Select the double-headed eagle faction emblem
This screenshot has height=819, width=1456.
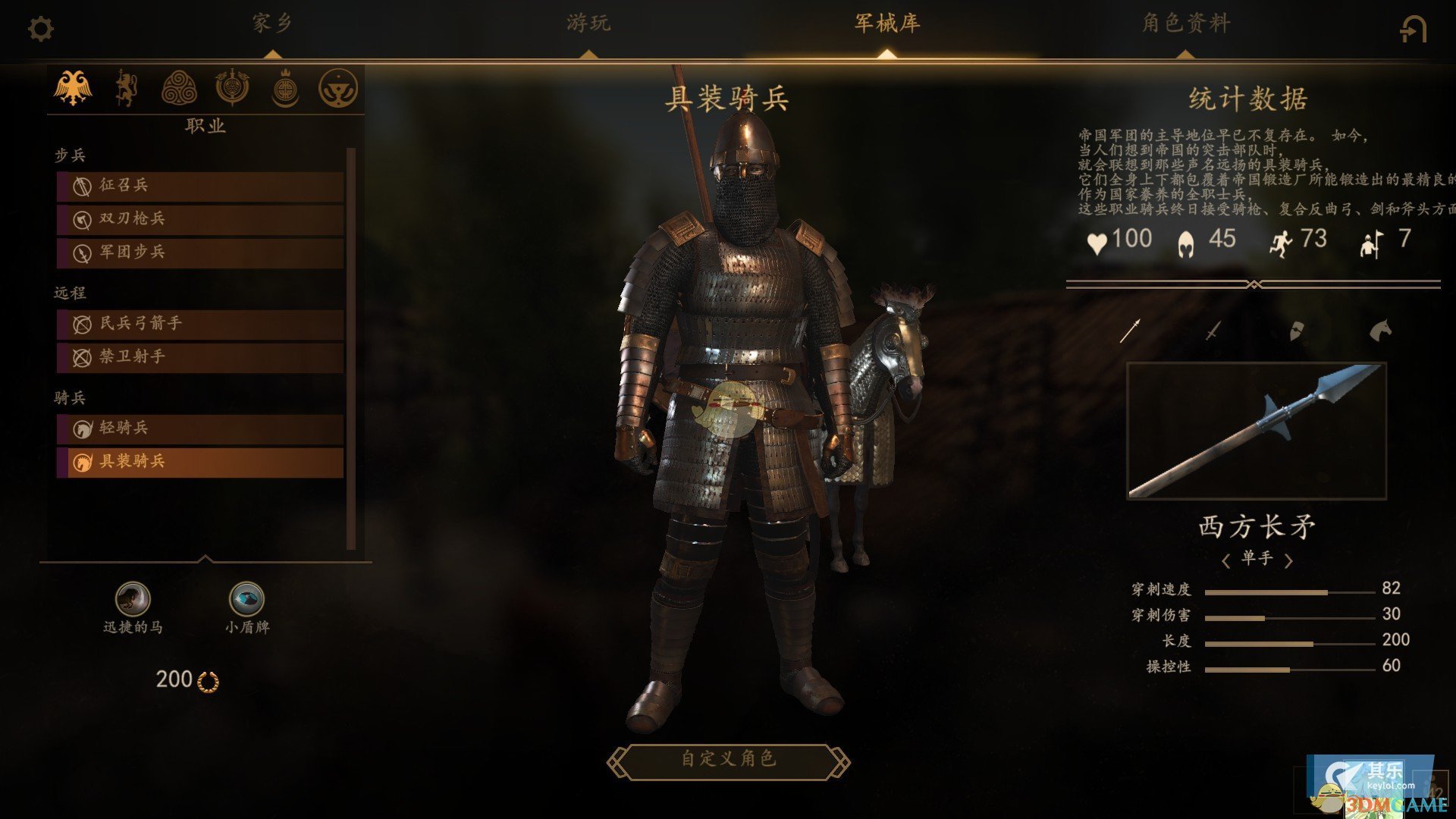tap(73, 88)
